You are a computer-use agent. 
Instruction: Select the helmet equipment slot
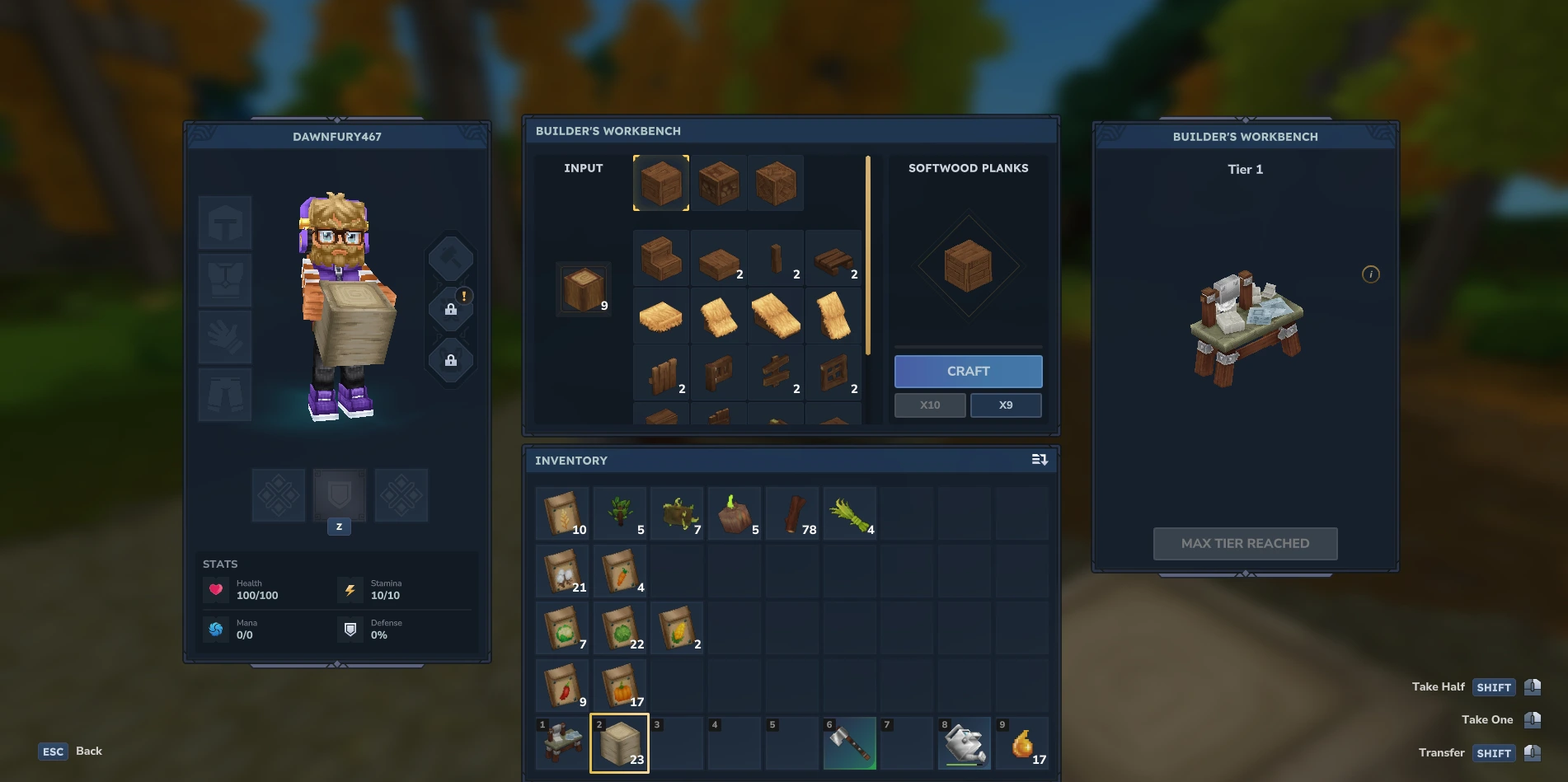[x=225, y=222]
